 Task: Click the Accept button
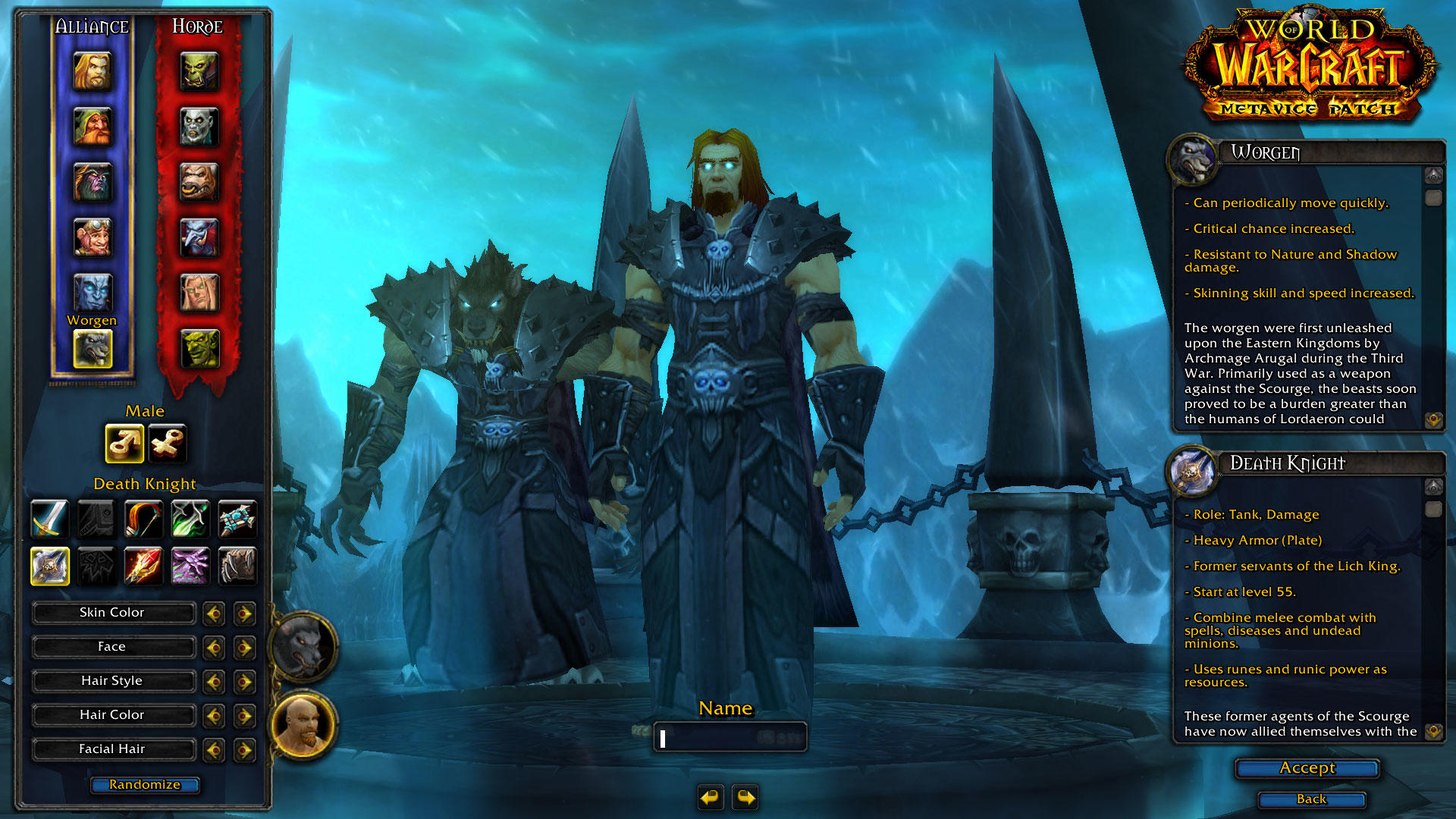(x=1306, y=768)
